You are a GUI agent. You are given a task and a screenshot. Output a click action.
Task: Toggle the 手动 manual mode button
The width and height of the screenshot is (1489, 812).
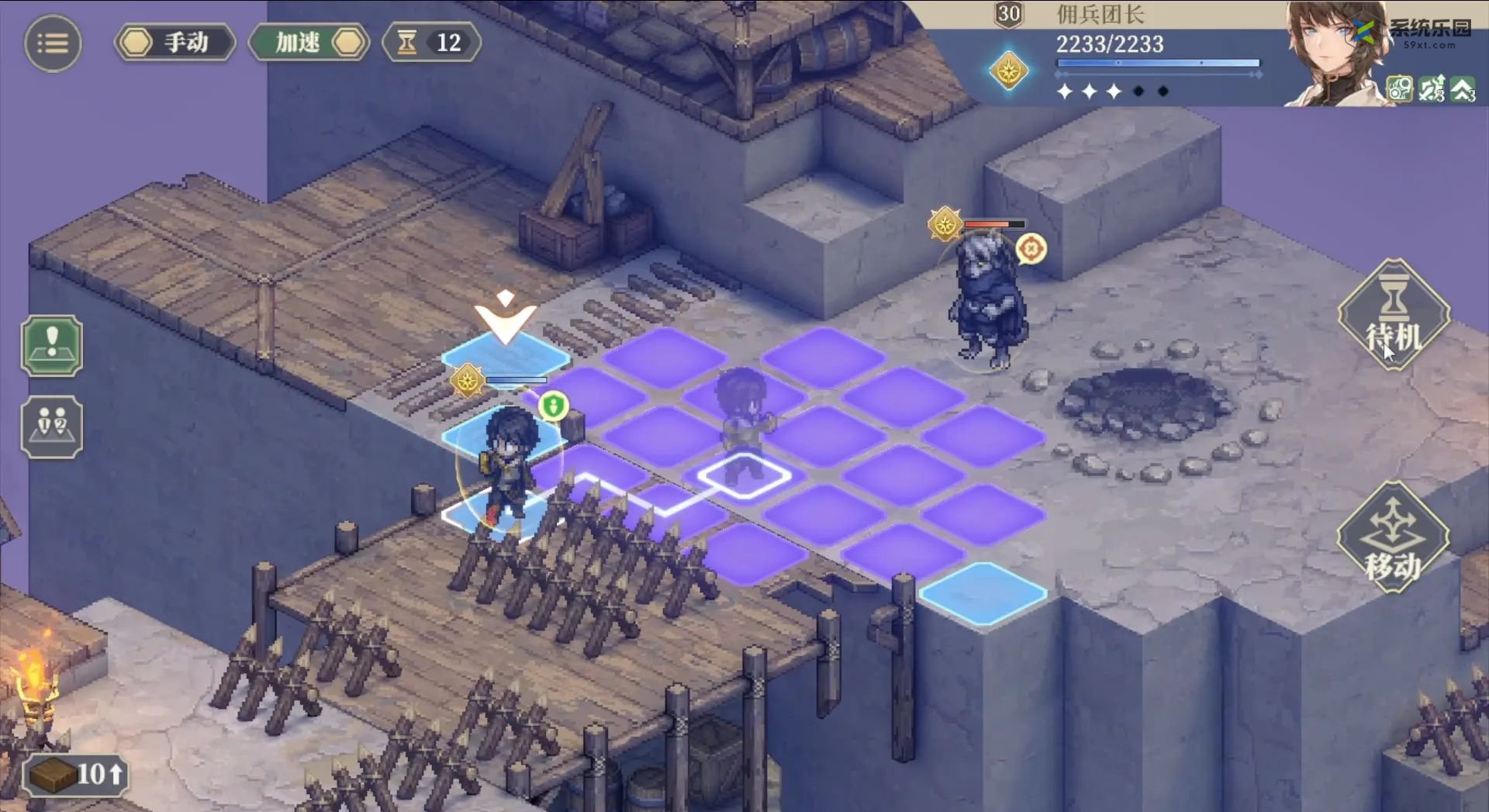click(x=175, y=42)
